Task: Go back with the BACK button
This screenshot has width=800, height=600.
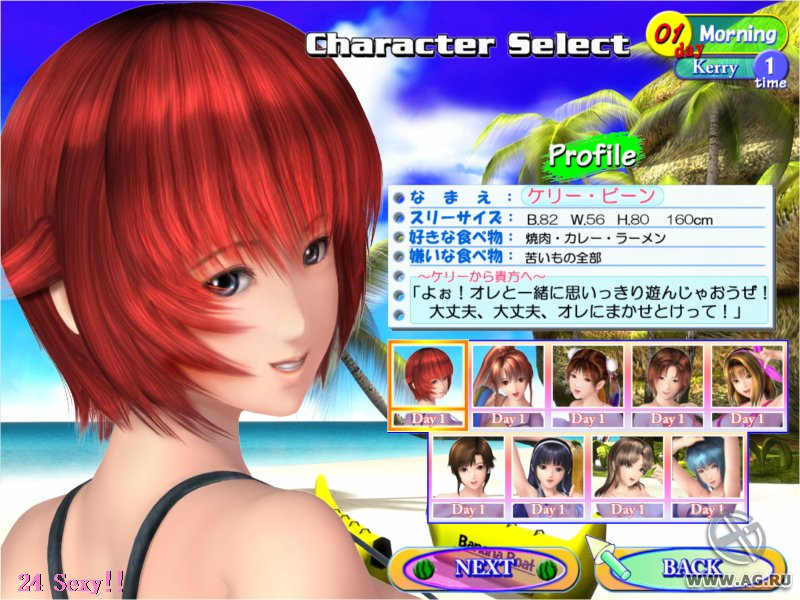Action: point(689,568)
